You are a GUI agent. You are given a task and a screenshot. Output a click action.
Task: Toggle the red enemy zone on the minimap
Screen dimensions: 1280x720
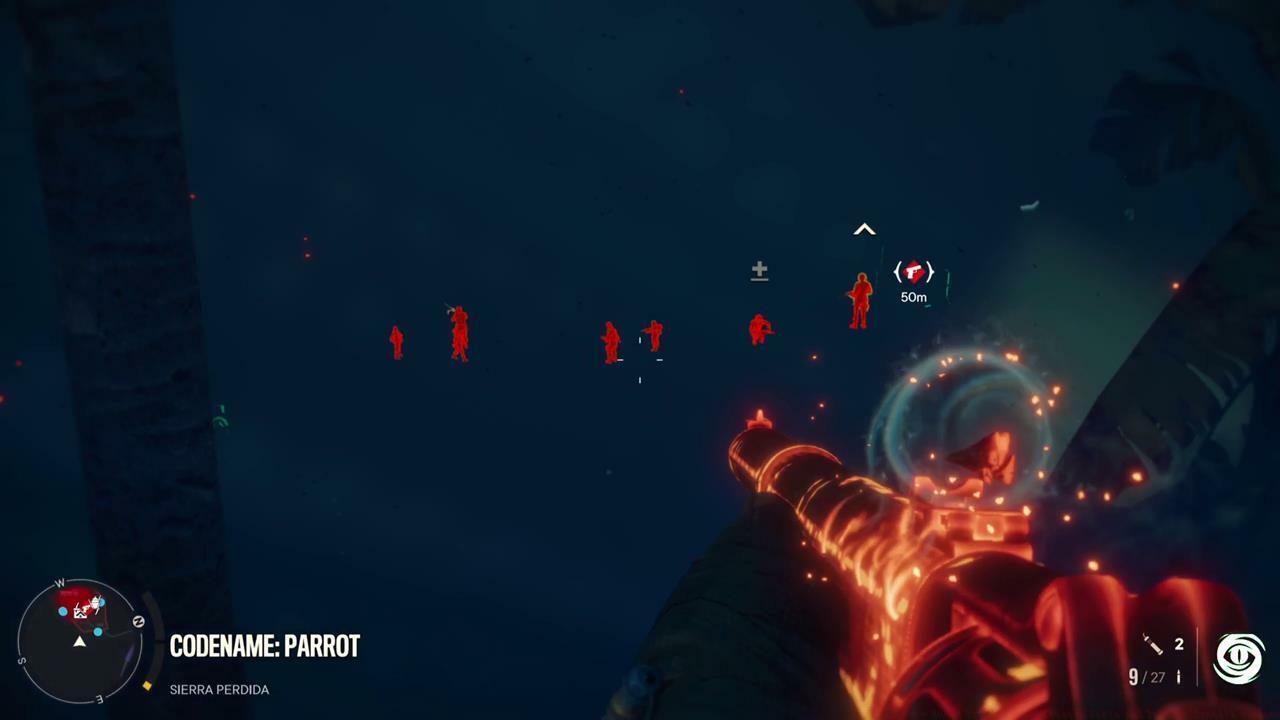[x=68, y=597]
